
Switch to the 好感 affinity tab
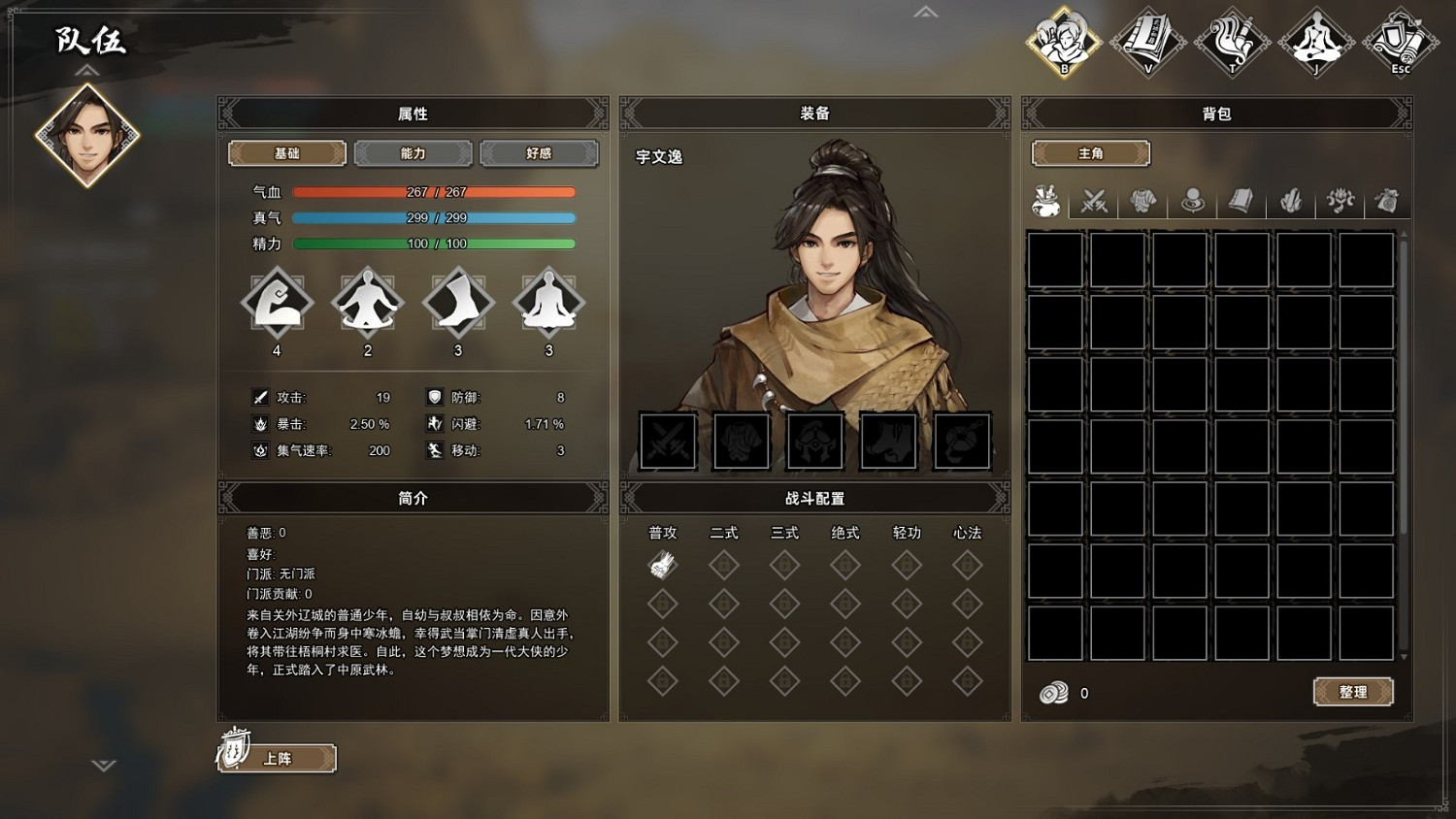pyautogui.click(x=540, y=152)
